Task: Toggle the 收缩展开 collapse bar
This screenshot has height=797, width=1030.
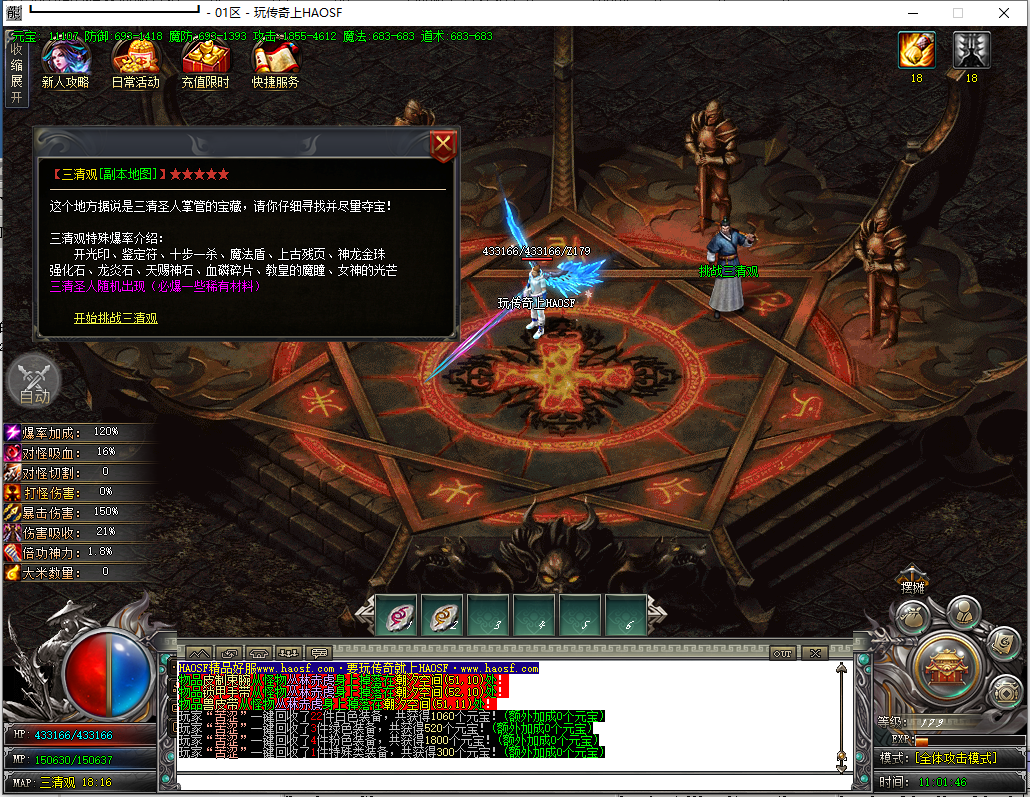Action: tap(16, 72)
